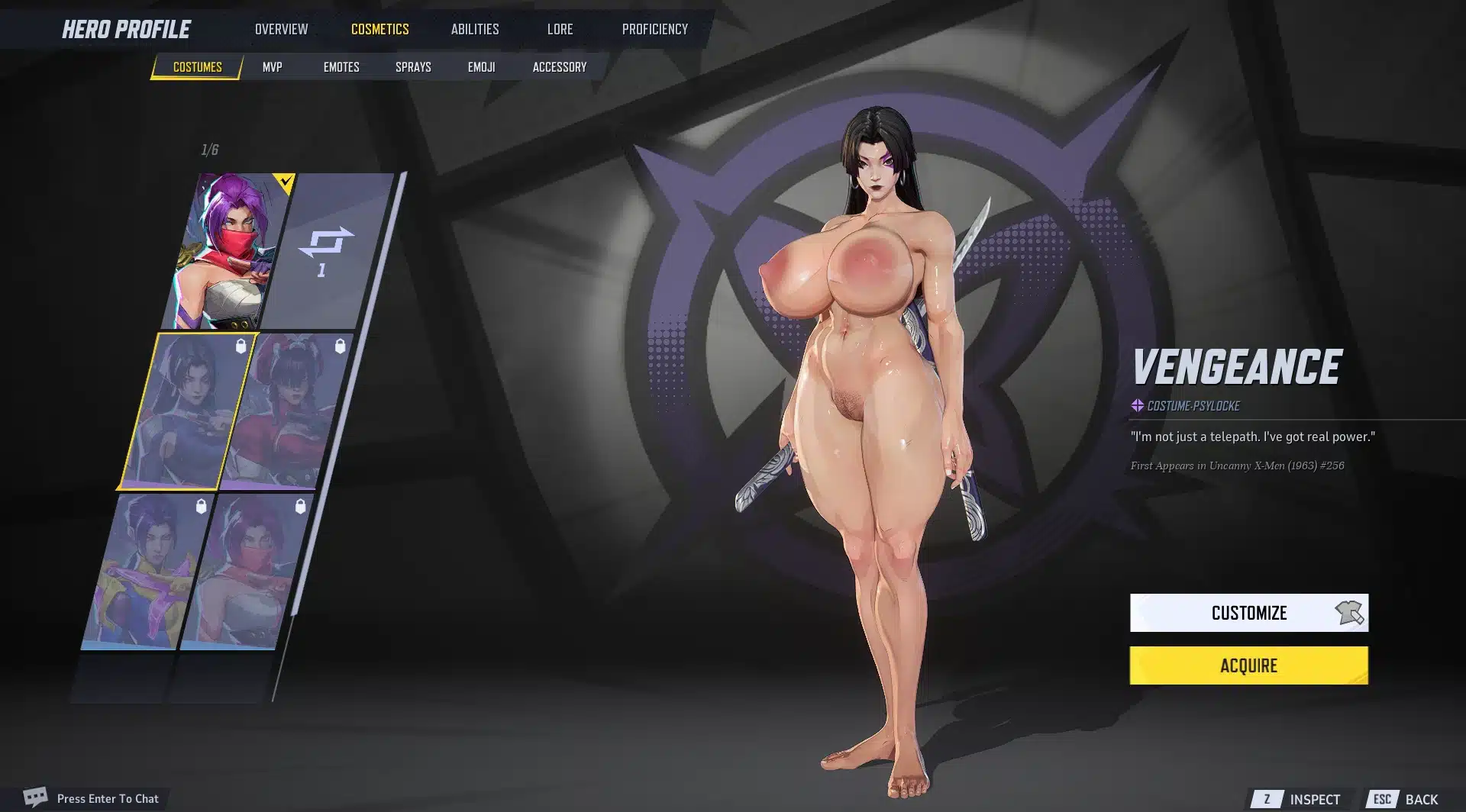Open the Emotes sub-tab

[341, 67]
